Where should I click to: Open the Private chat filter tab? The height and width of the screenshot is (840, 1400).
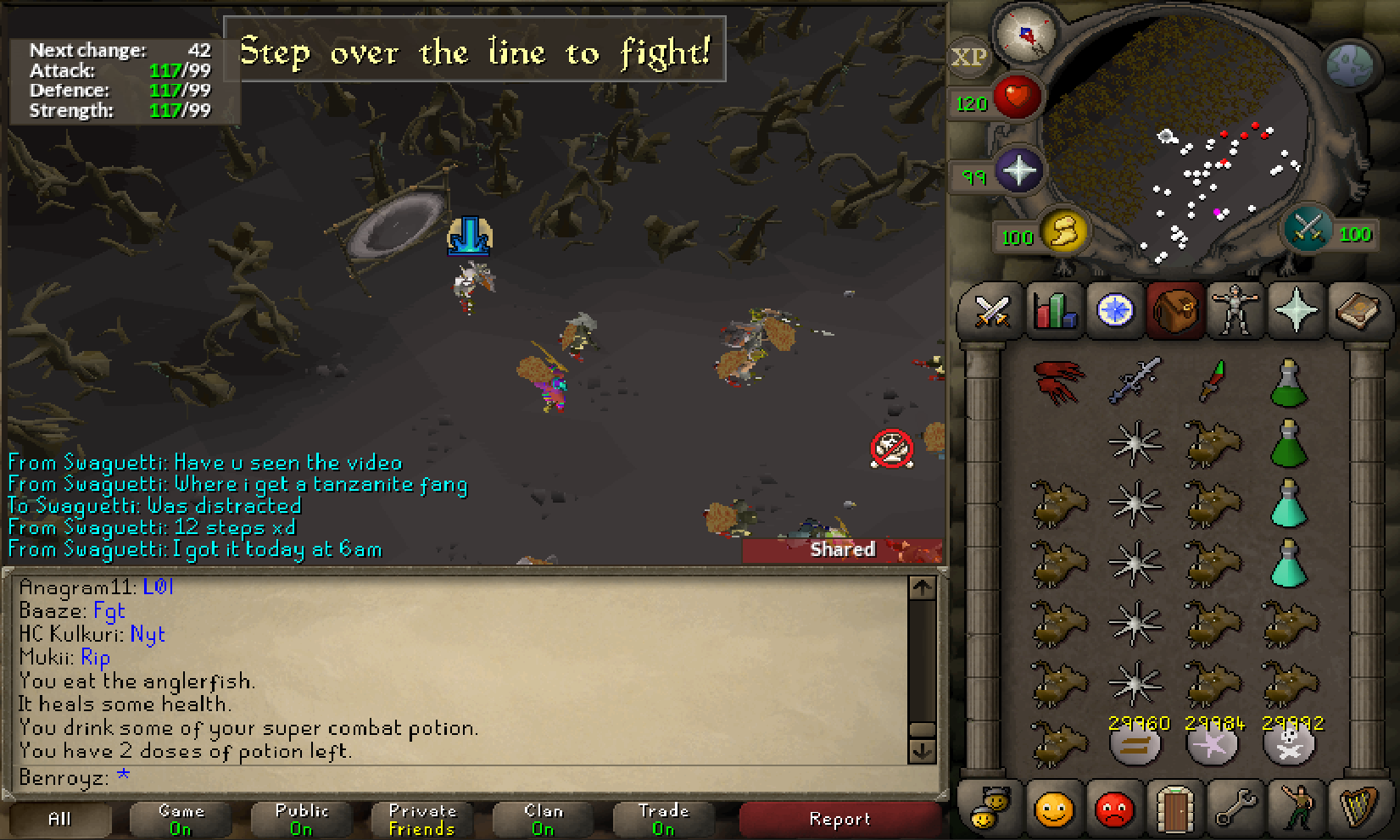422,819
